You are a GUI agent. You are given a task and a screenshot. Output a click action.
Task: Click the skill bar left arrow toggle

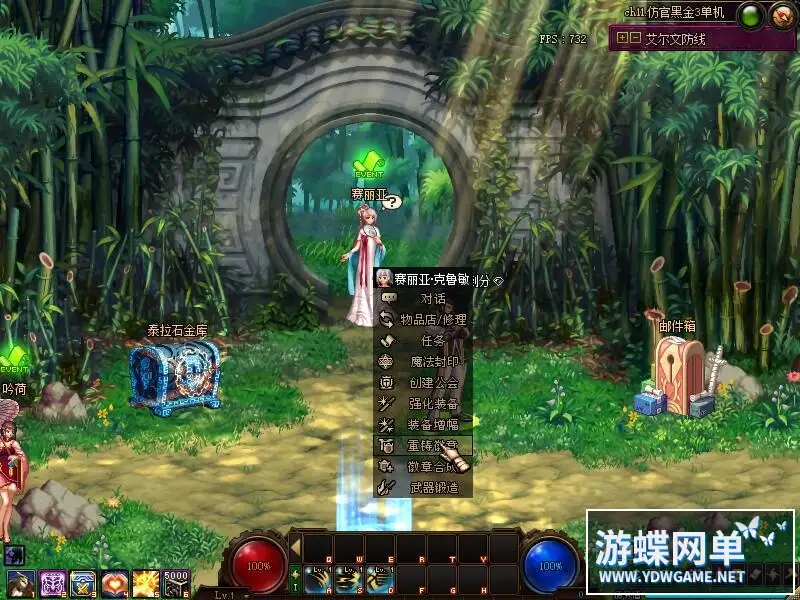(x=295, y=546)
